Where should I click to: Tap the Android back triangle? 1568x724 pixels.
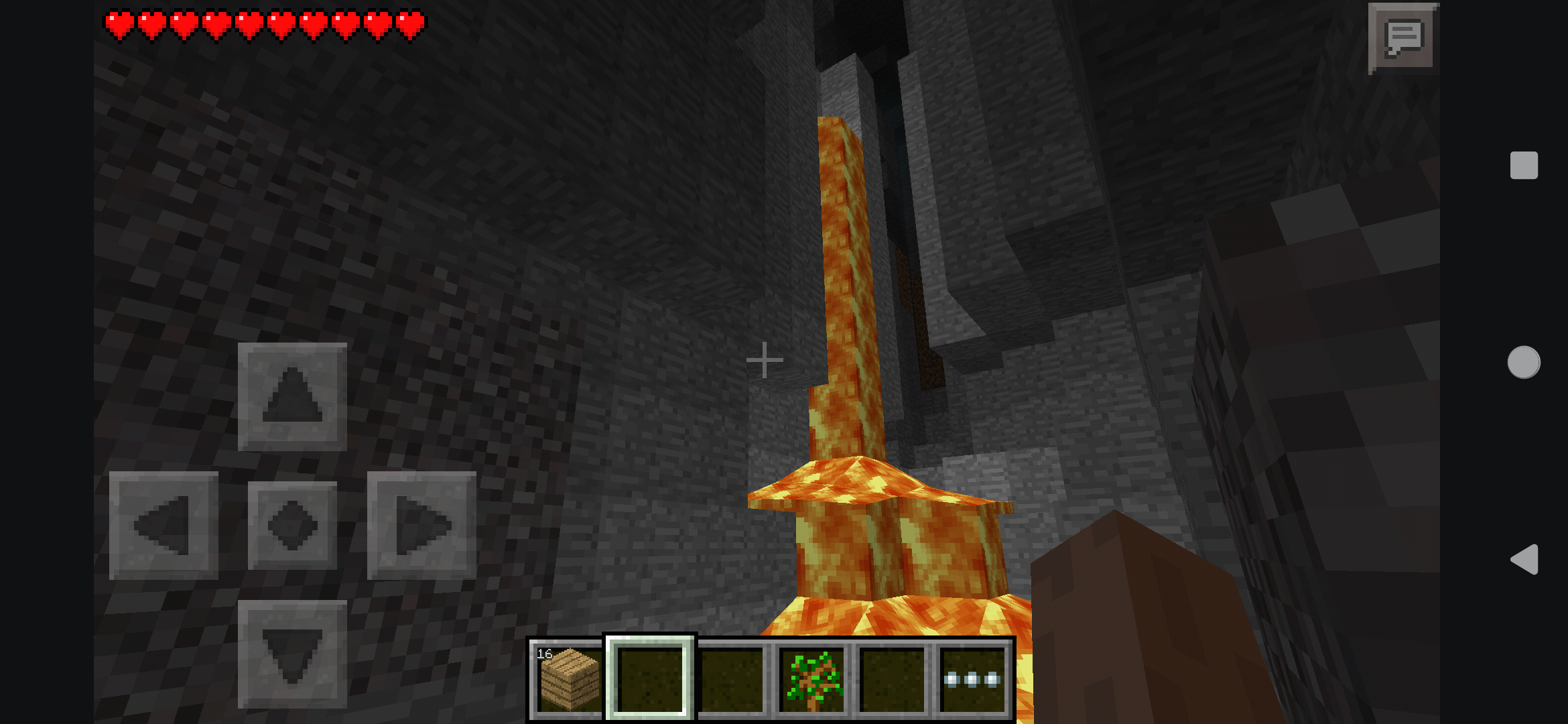(x=1524, y=559)
